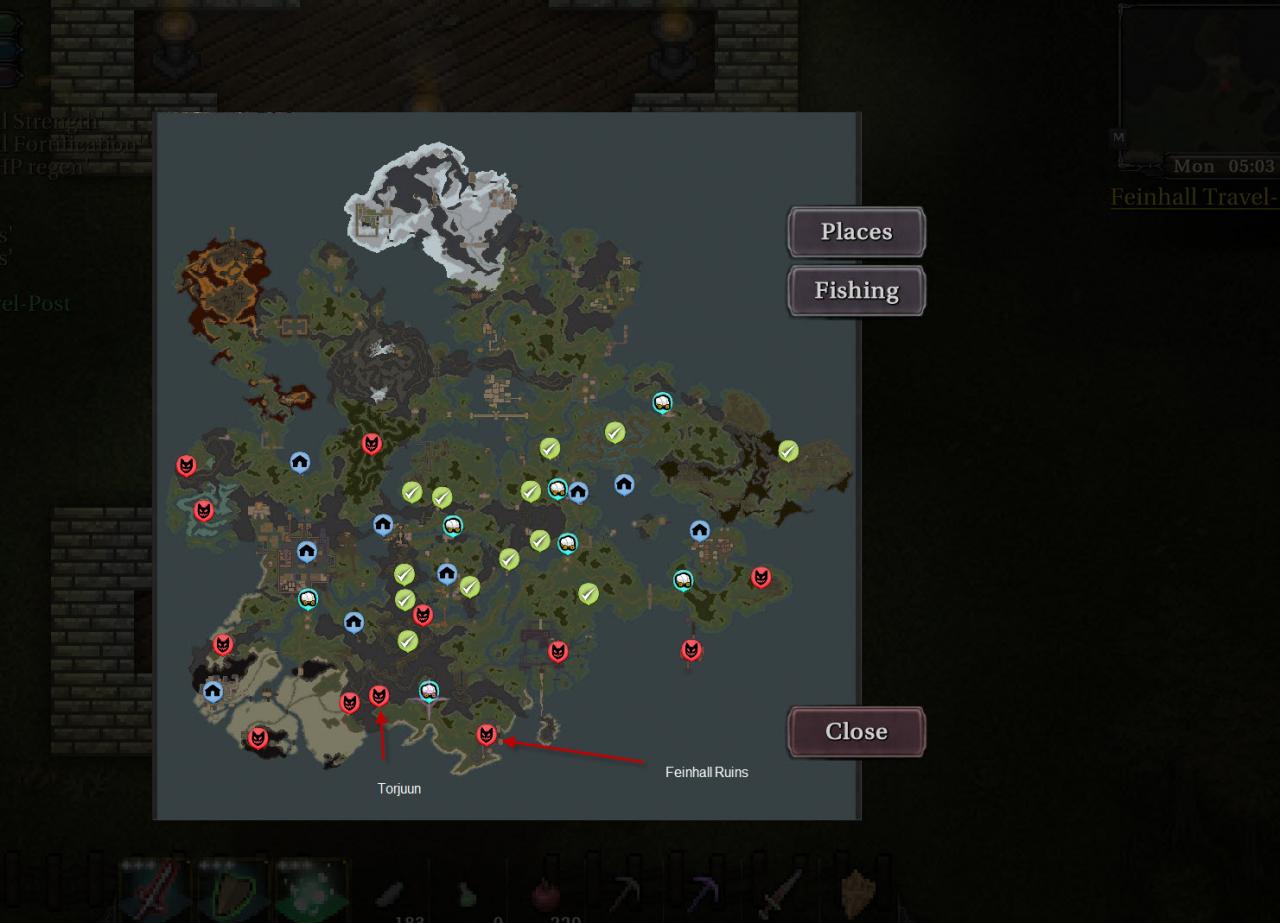
Task: Choose the northernmost cyan wagon marker
Action: 662,402
